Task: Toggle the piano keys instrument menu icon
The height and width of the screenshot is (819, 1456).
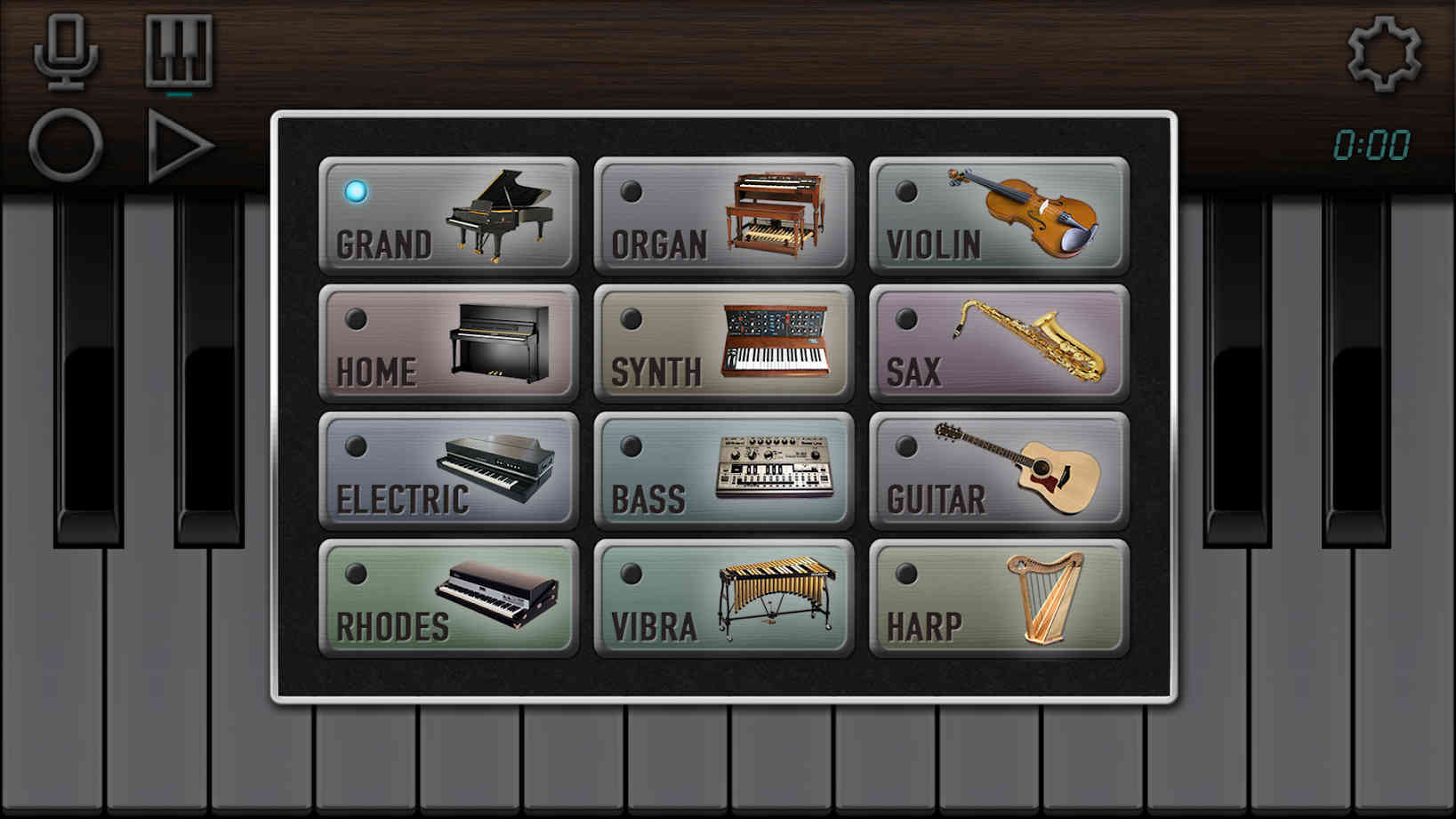Action: [x=179, y=52]
